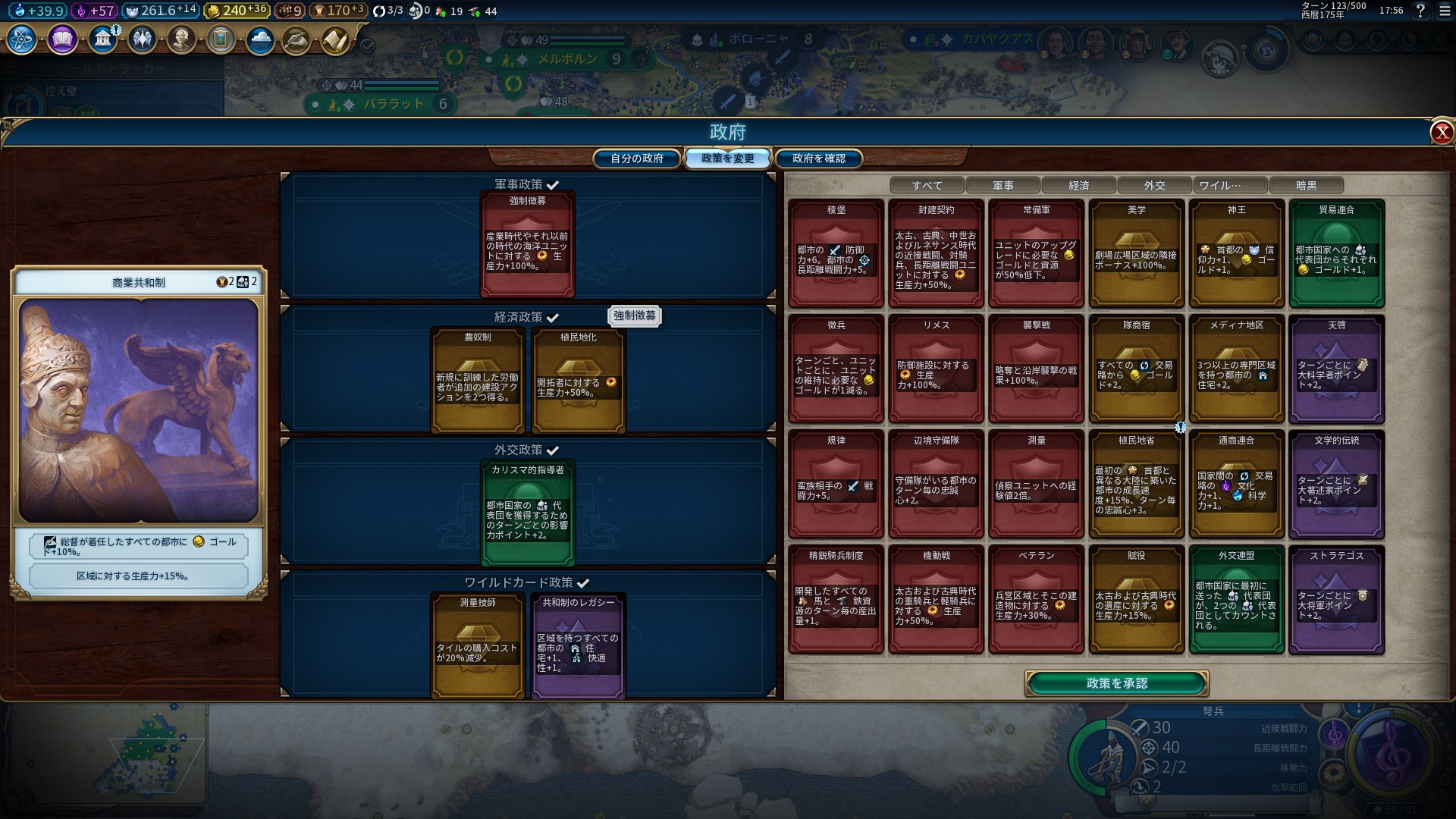Choose the 貿易連合 policy card
The image size is (1456, 819).
pos(1336,253)
